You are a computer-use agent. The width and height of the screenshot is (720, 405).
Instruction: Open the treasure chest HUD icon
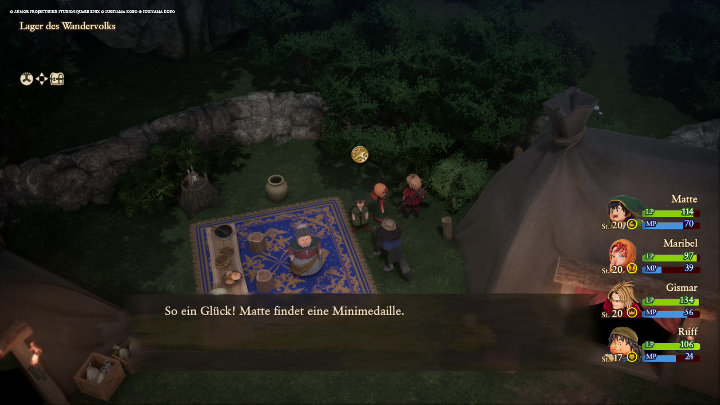pyautogui.click(x=57, y=78)
